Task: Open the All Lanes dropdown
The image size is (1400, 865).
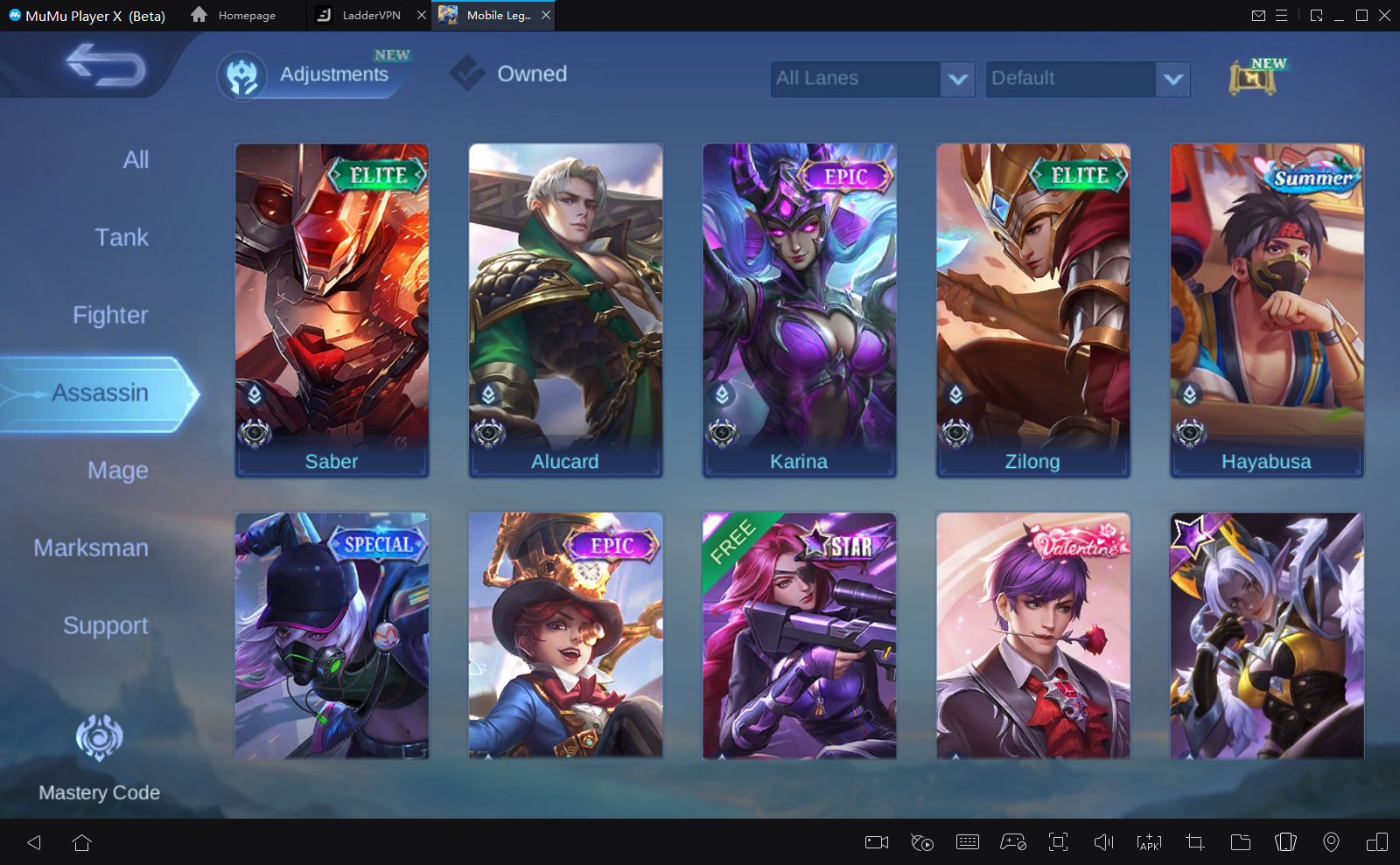Action: [x=871, y=79]
